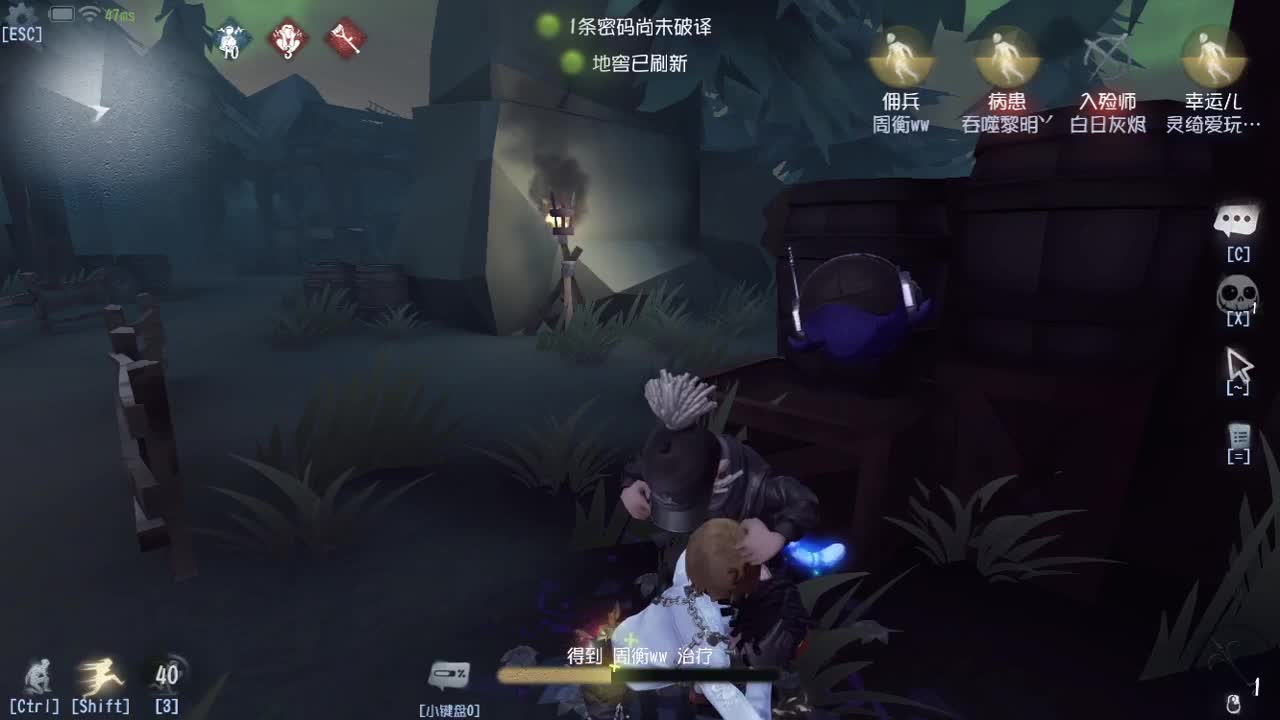The height and width of the screenshot is (720, 1280).
Task: Toggle free cursor mode with the [~] icon
Action: click(x=1240, y=365)
